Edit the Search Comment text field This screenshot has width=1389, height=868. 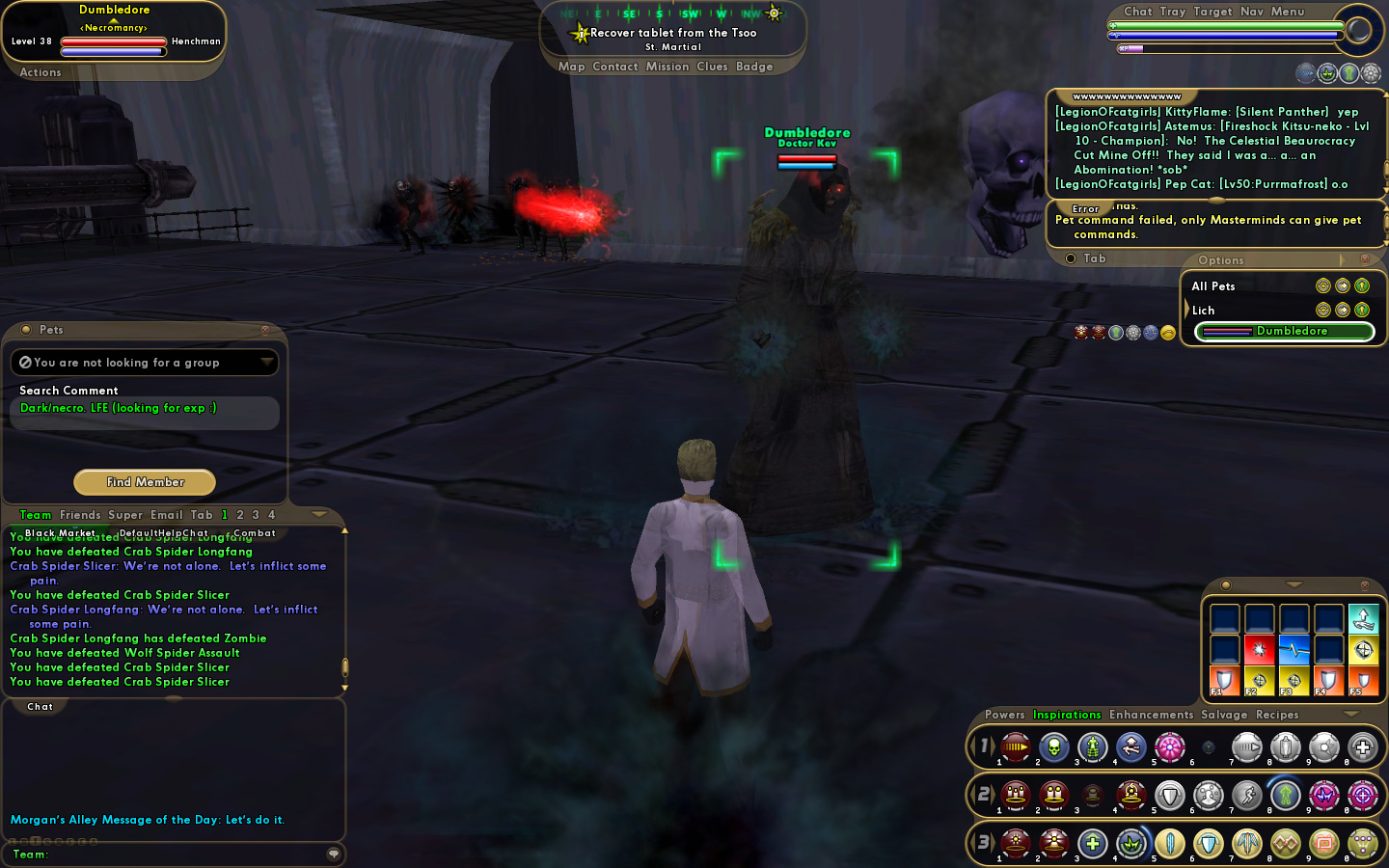(145, 413)
